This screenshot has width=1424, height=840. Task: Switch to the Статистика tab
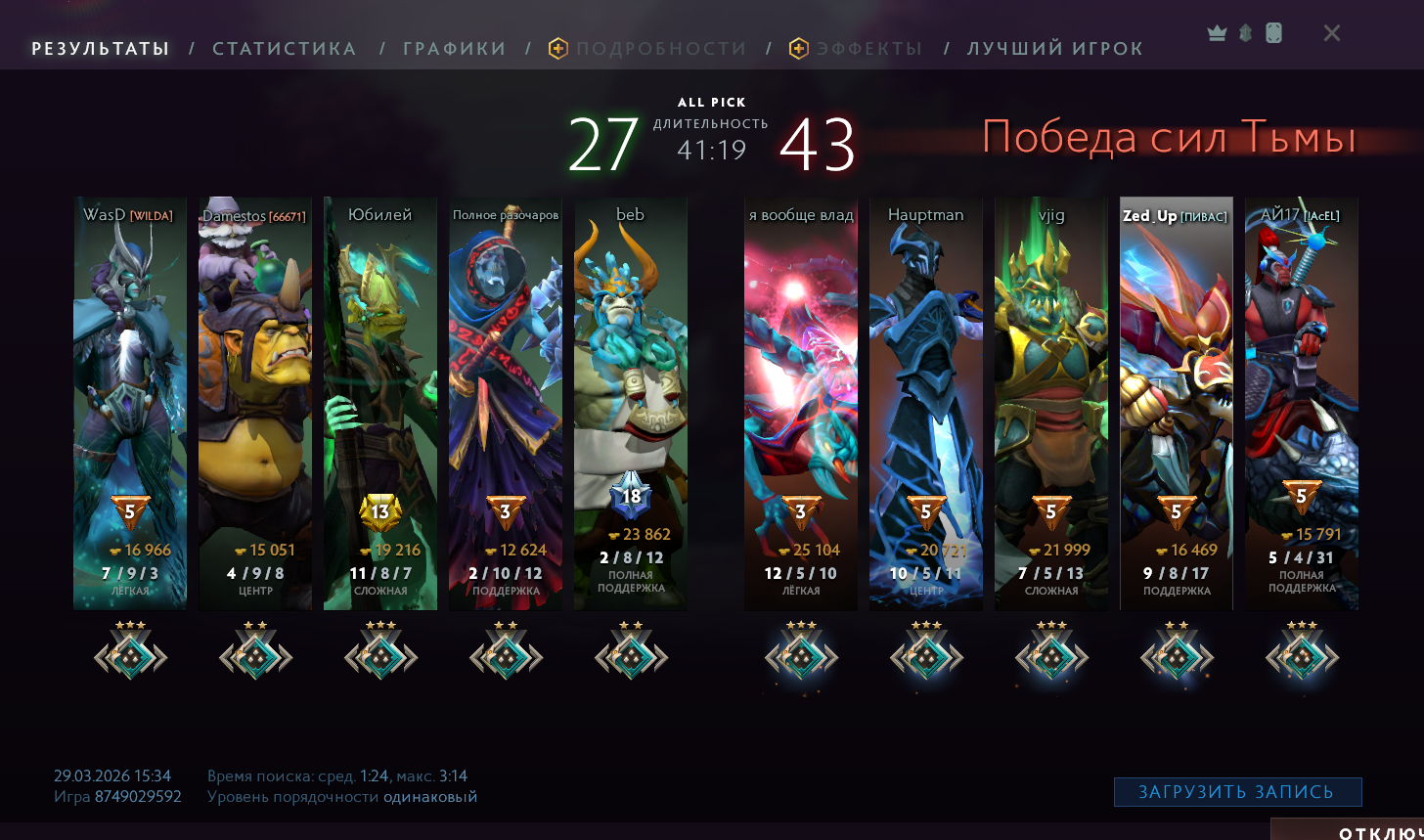pos(284,49)
